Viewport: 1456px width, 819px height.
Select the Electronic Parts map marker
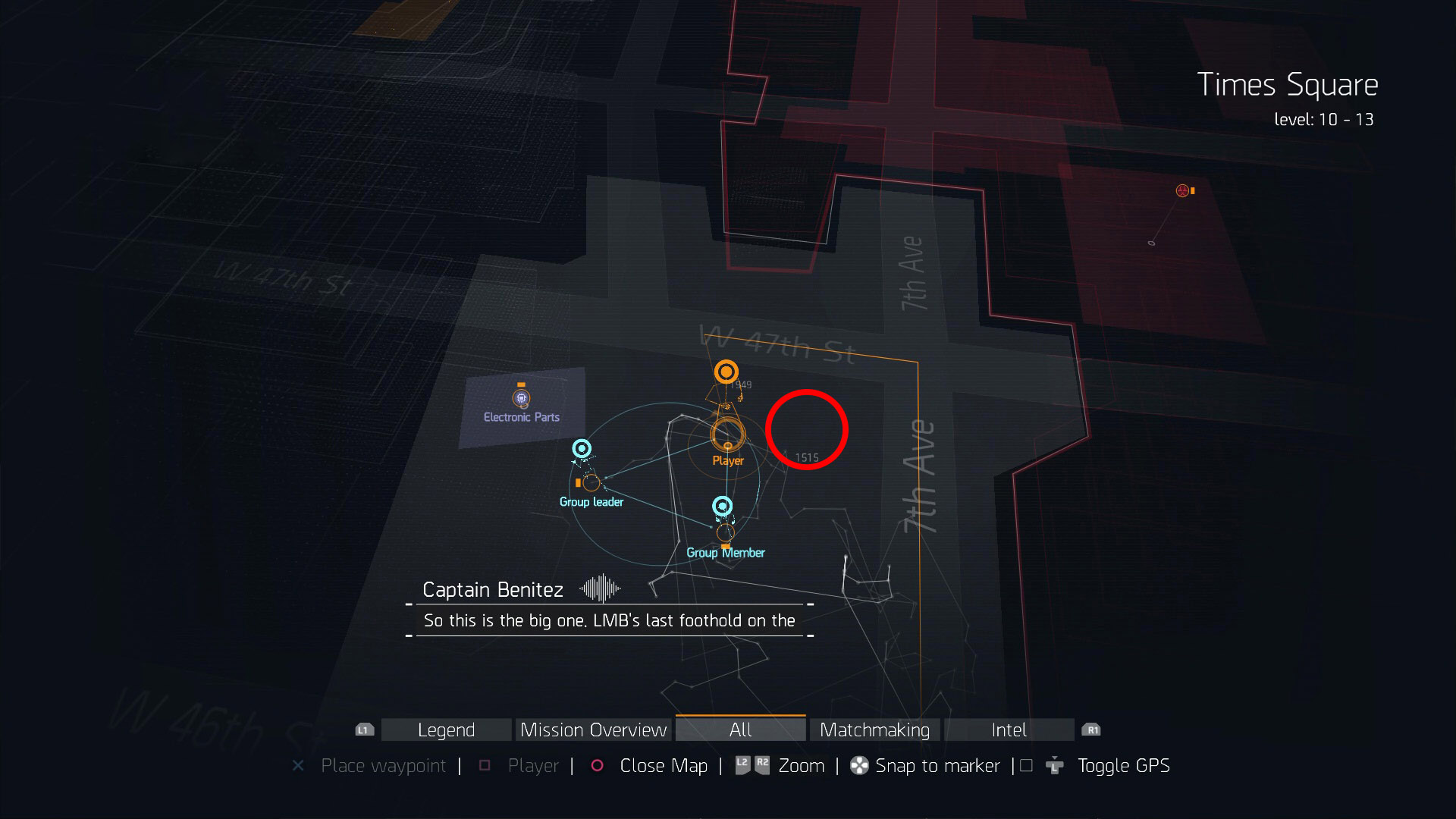[521, 397]
